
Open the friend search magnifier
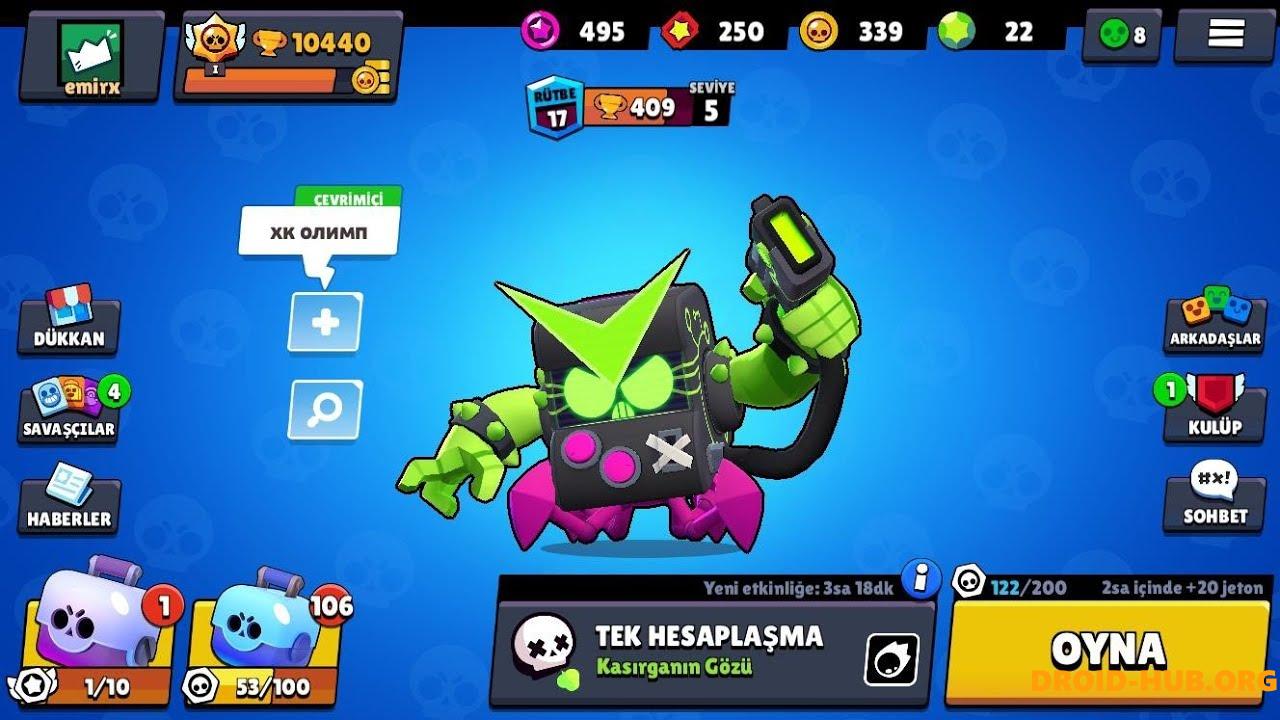(322, 408)
